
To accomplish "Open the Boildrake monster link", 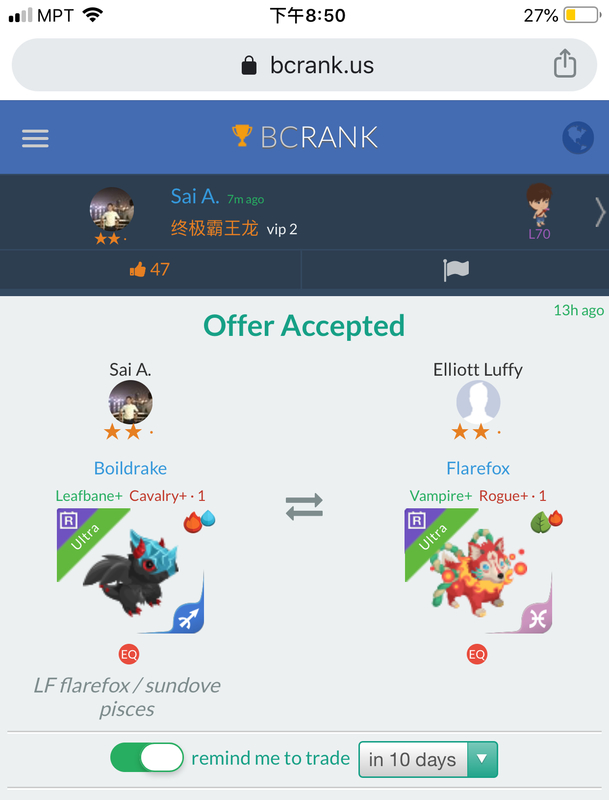I will [130, 468].
